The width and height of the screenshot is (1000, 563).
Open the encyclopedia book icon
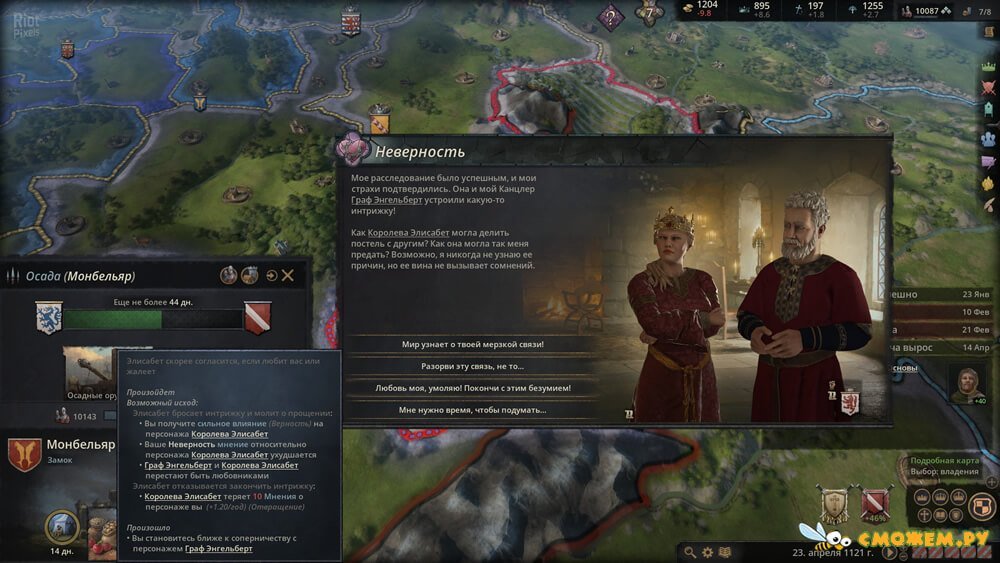click(x=725, y=552)
